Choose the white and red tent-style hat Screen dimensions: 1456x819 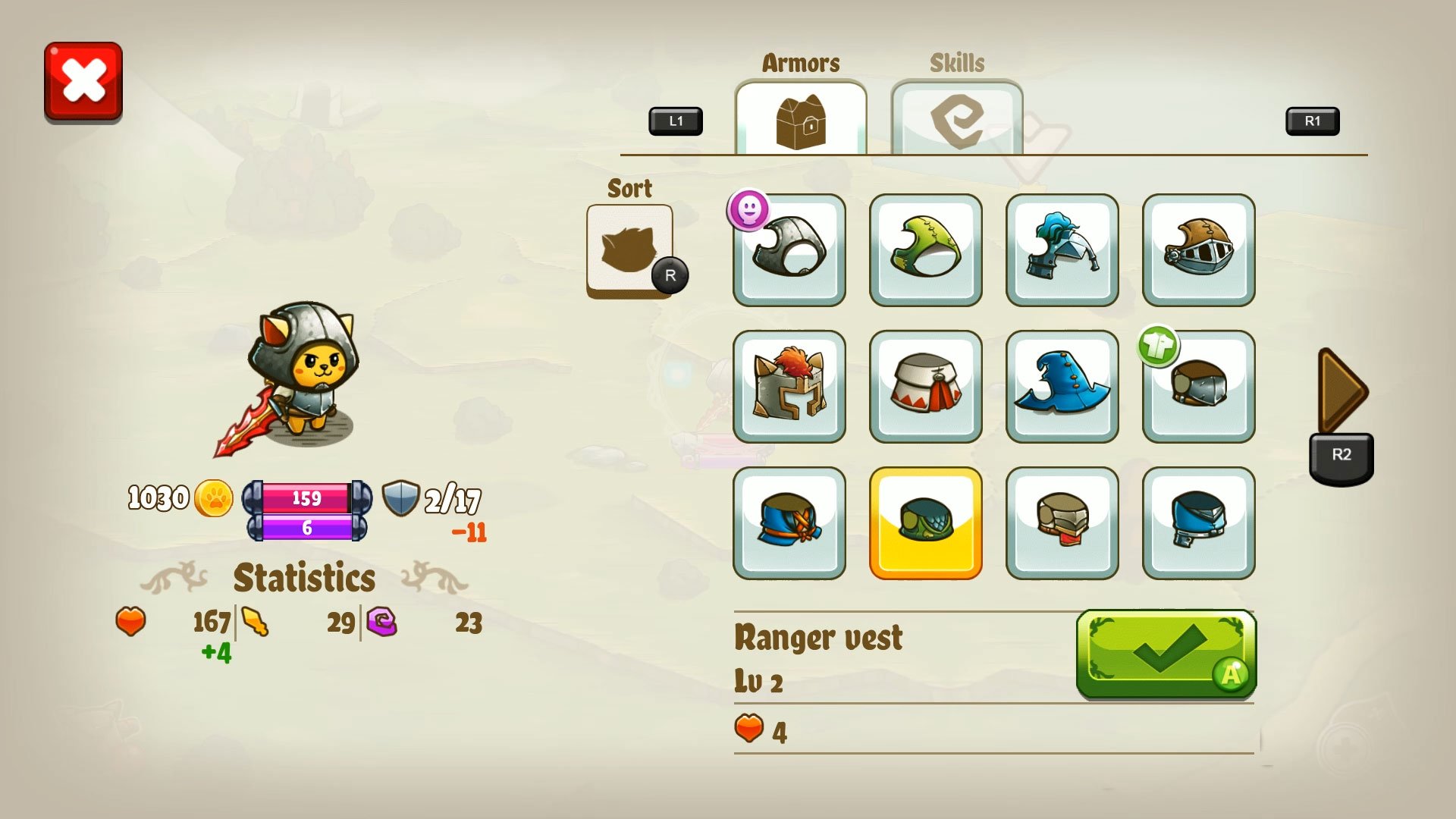click(x=925, y=388)
